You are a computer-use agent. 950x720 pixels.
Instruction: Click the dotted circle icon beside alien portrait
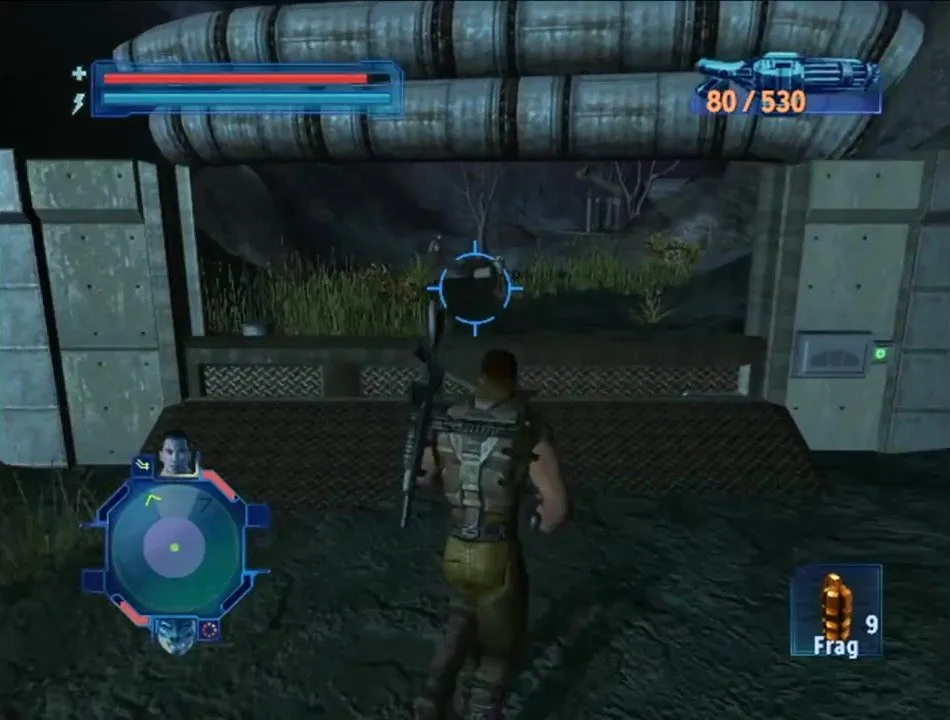(210, 629)
